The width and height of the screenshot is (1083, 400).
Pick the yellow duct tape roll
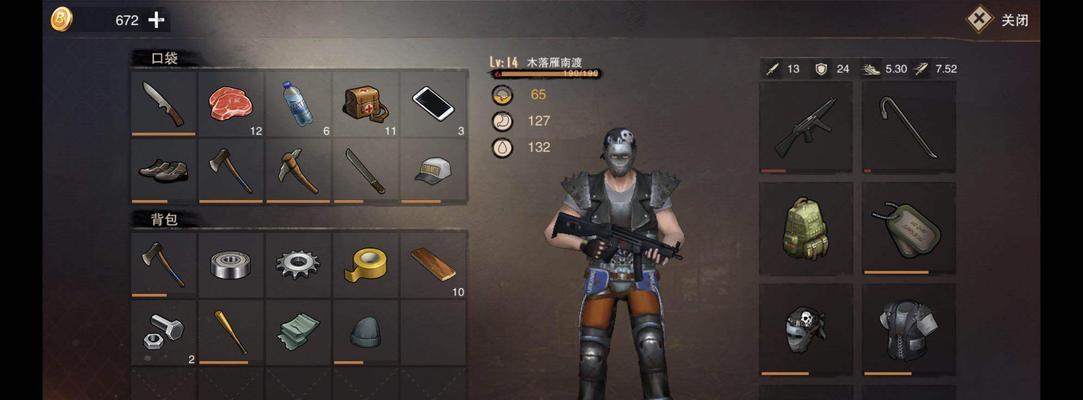pos(366,264)
